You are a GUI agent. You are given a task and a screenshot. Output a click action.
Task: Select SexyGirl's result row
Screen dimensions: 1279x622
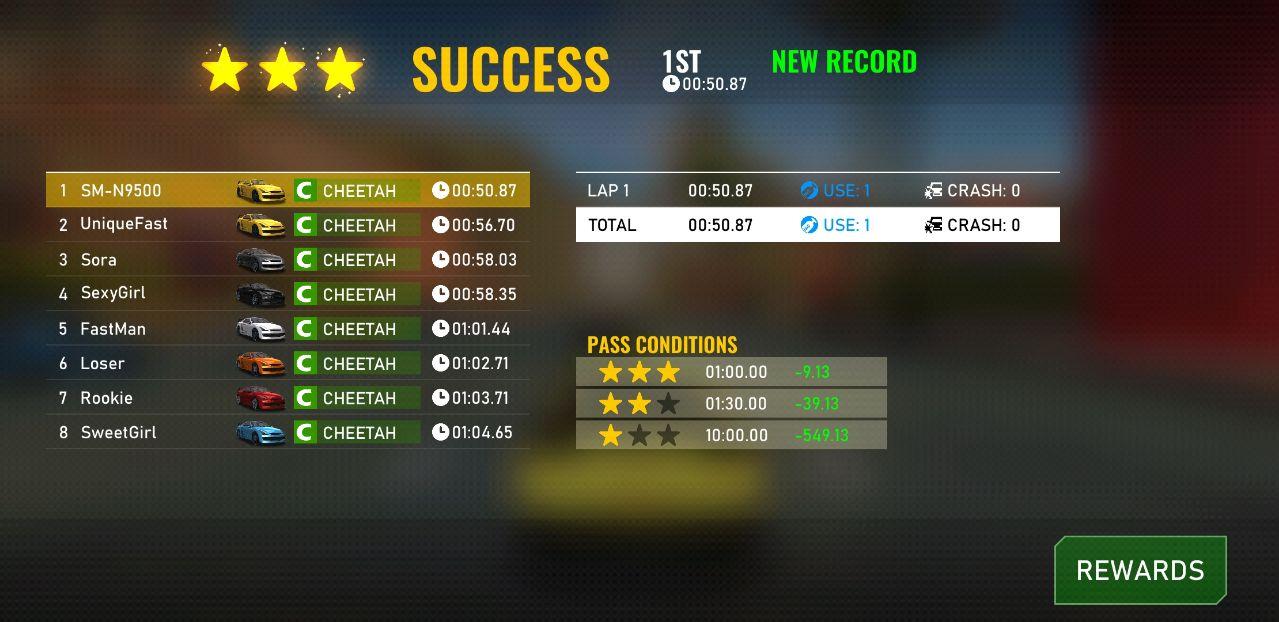point(288,294)
